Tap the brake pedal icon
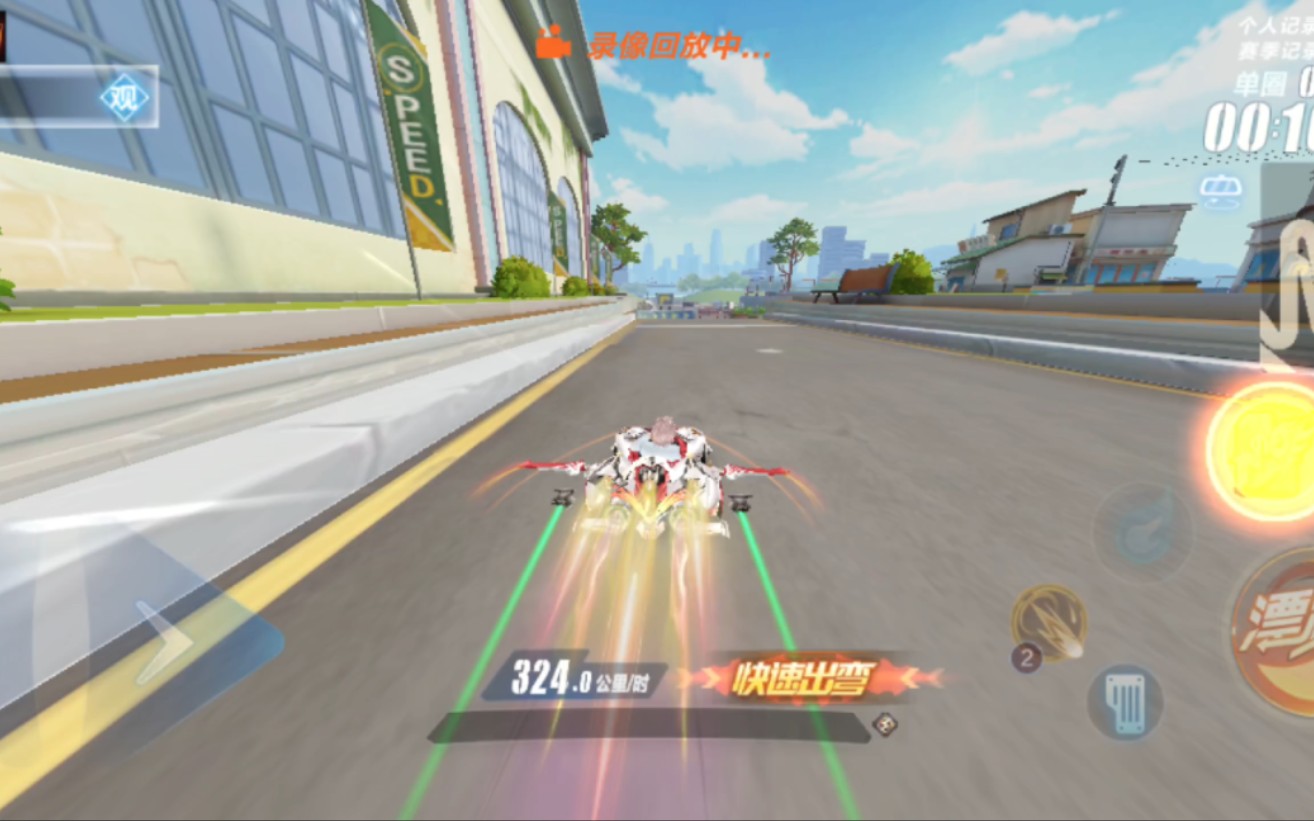 coord(1125,703)
